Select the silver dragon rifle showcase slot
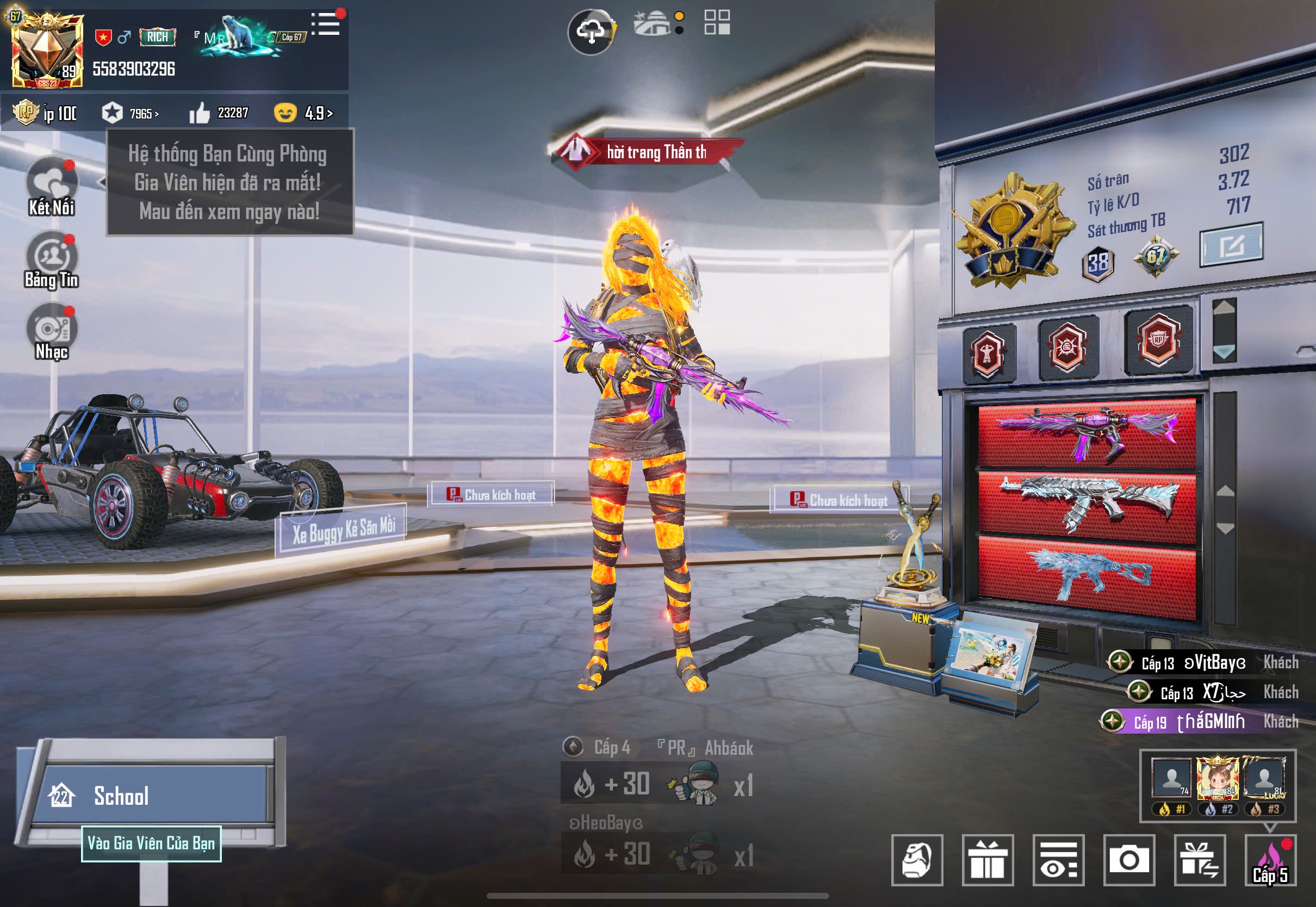This screenshot has width=1316, height=907. pos(1087,504)
